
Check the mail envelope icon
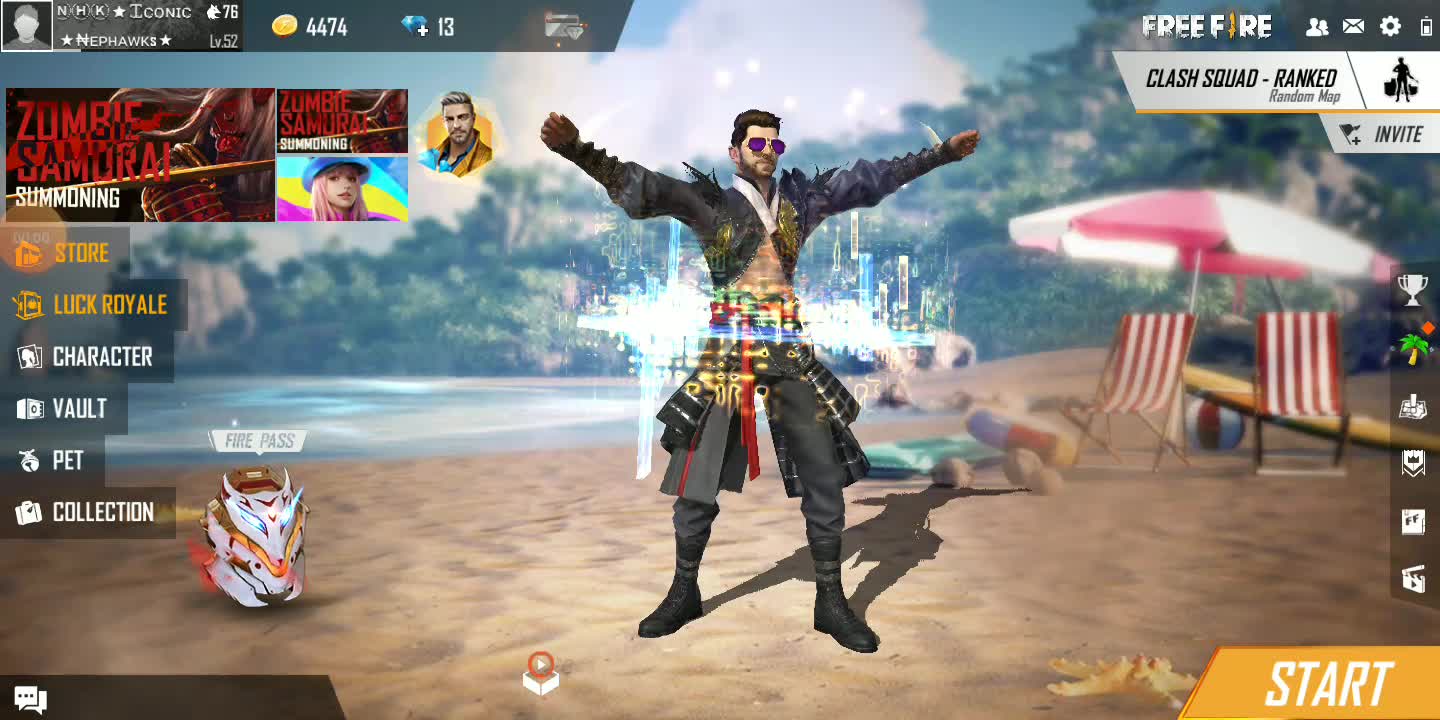pyautogui.click(x=1353, y=27)
